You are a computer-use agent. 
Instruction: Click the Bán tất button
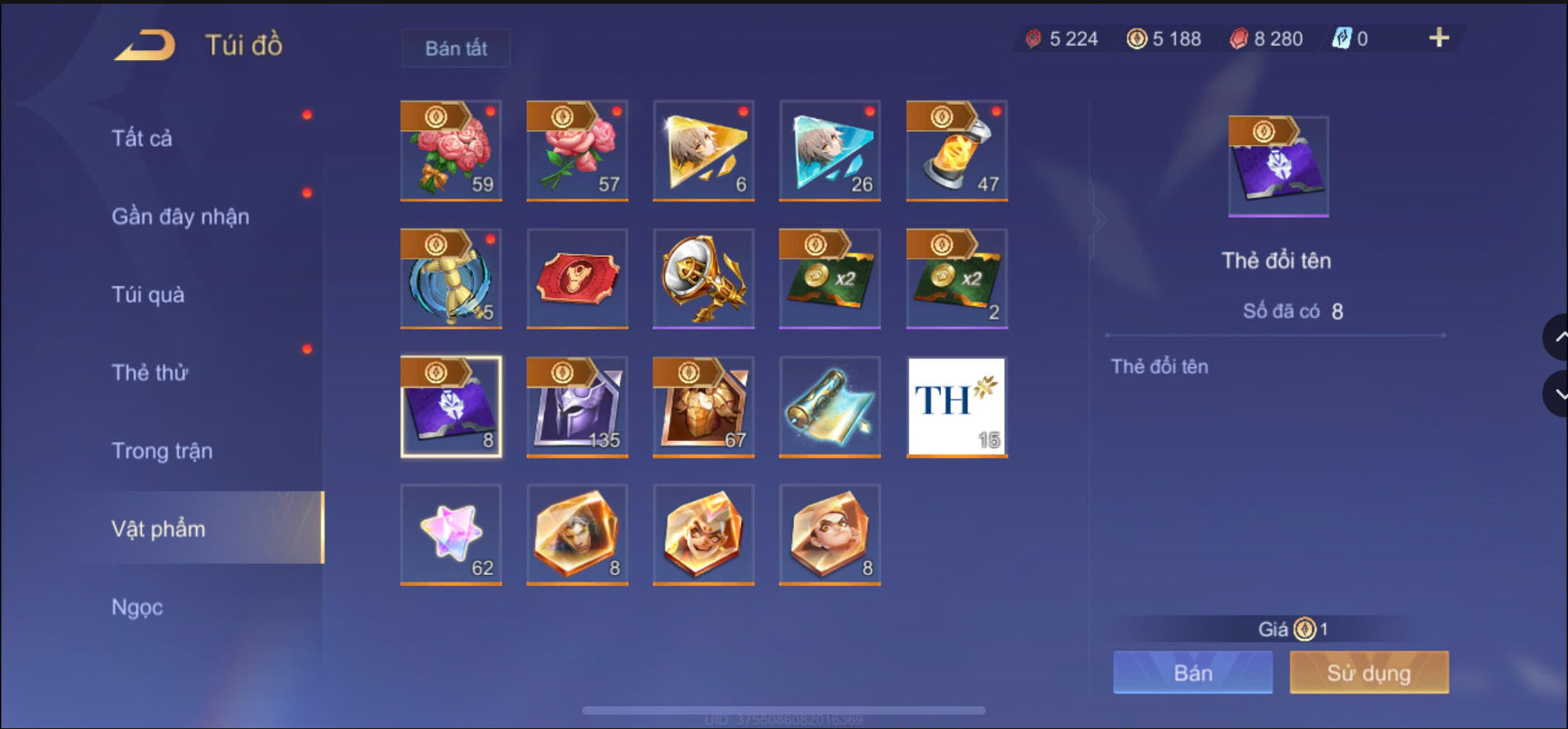coord(455,48)
